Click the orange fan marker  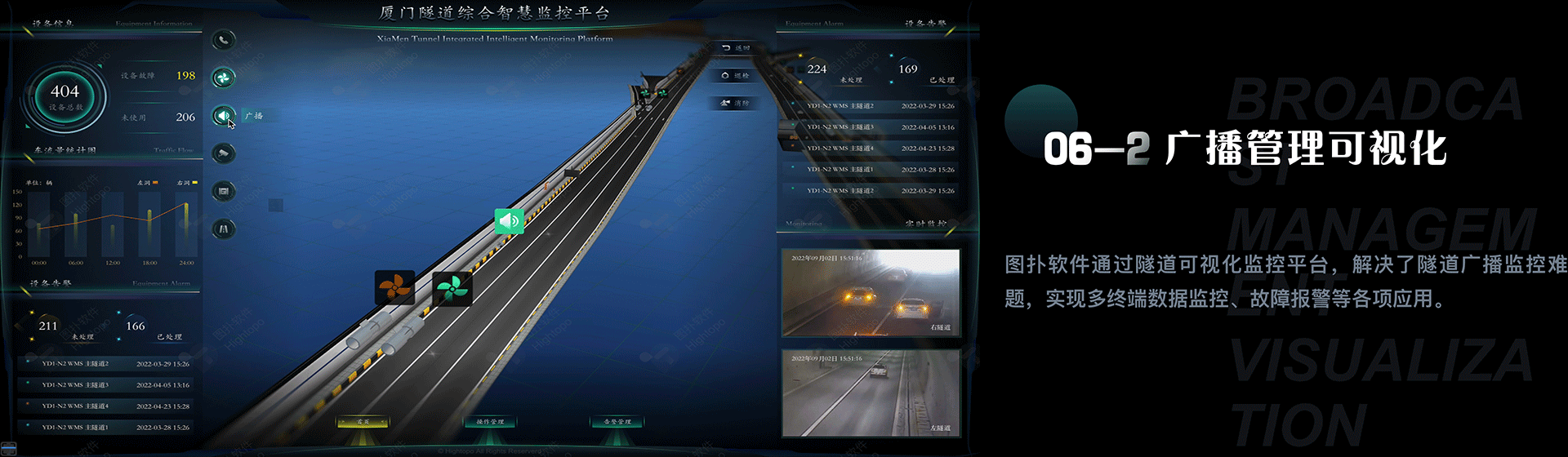[x=394, y=287]
